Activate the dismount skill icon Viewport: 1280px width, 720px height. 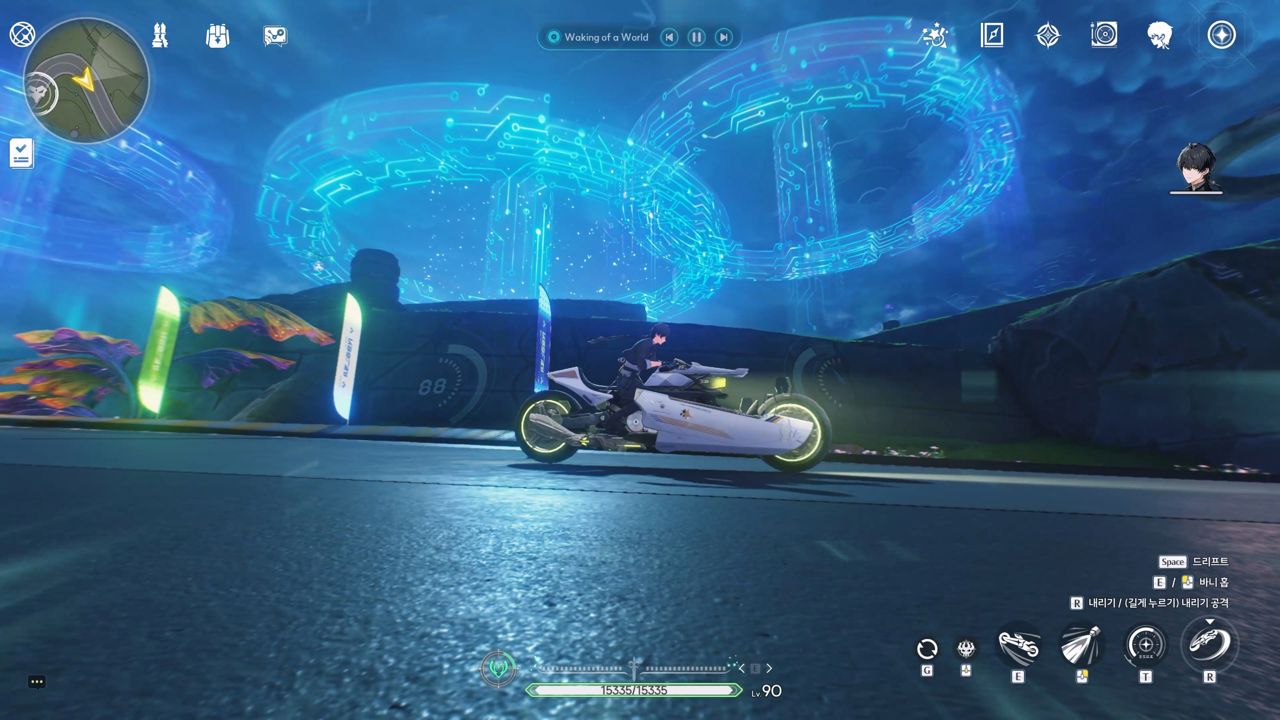click(x=1209, y=644)
